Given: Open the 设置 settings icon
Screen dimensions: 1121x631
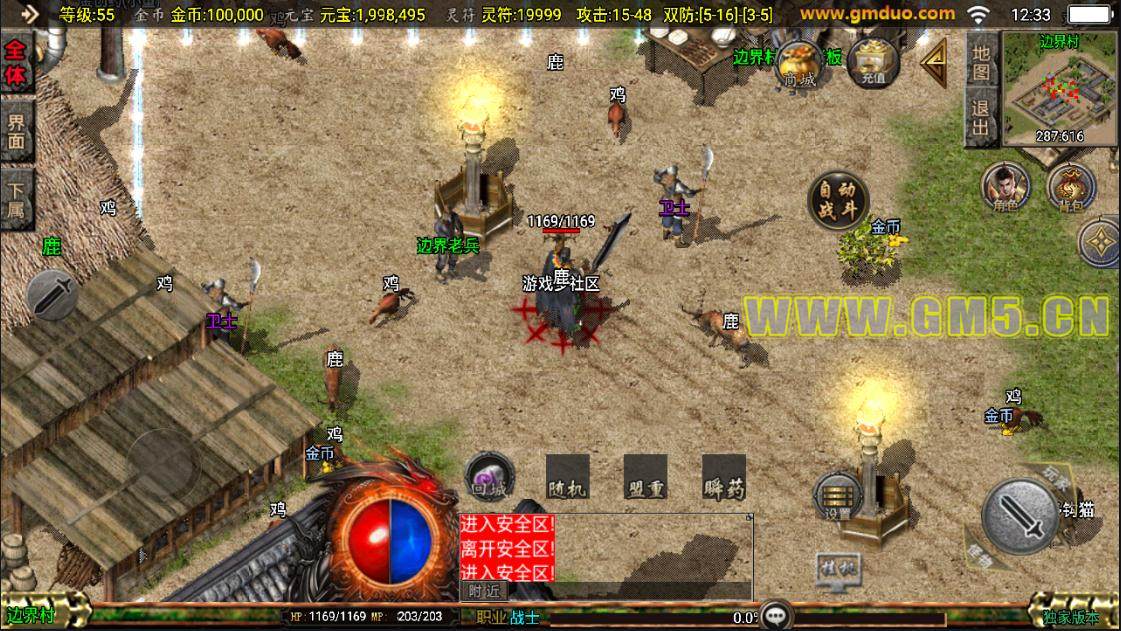Looking at the screenshot, I should tap(837, 495).
